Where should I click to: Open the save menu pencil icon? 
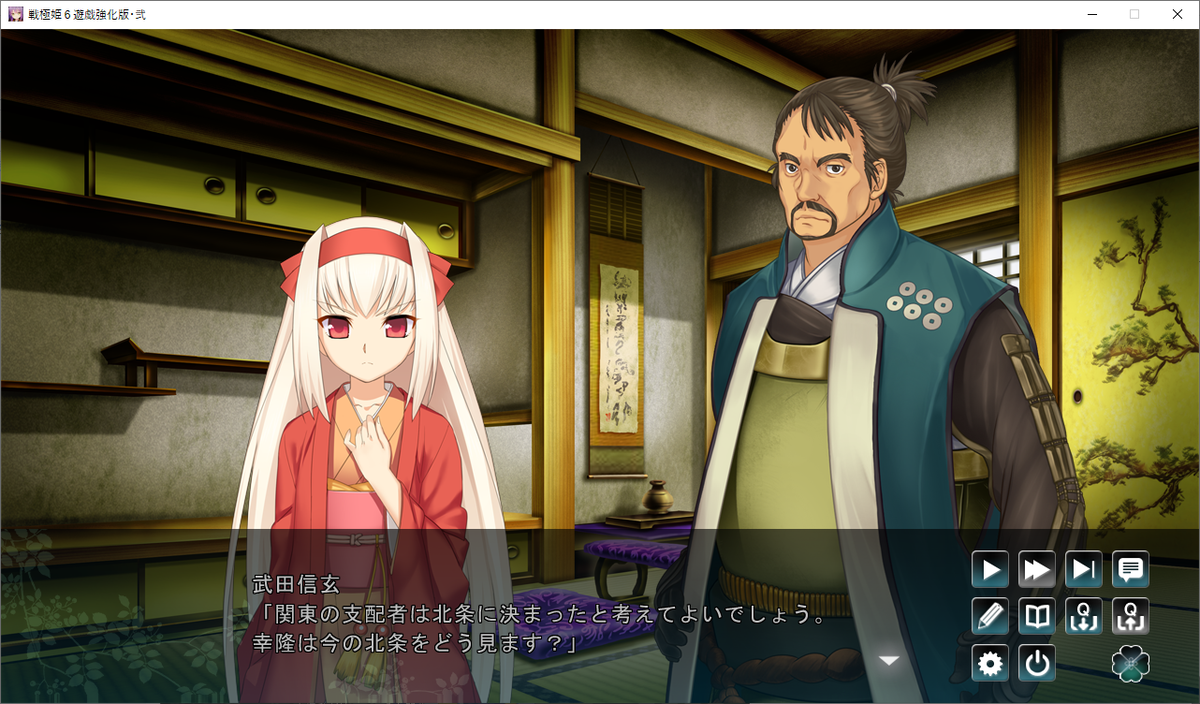click(990, 616)
